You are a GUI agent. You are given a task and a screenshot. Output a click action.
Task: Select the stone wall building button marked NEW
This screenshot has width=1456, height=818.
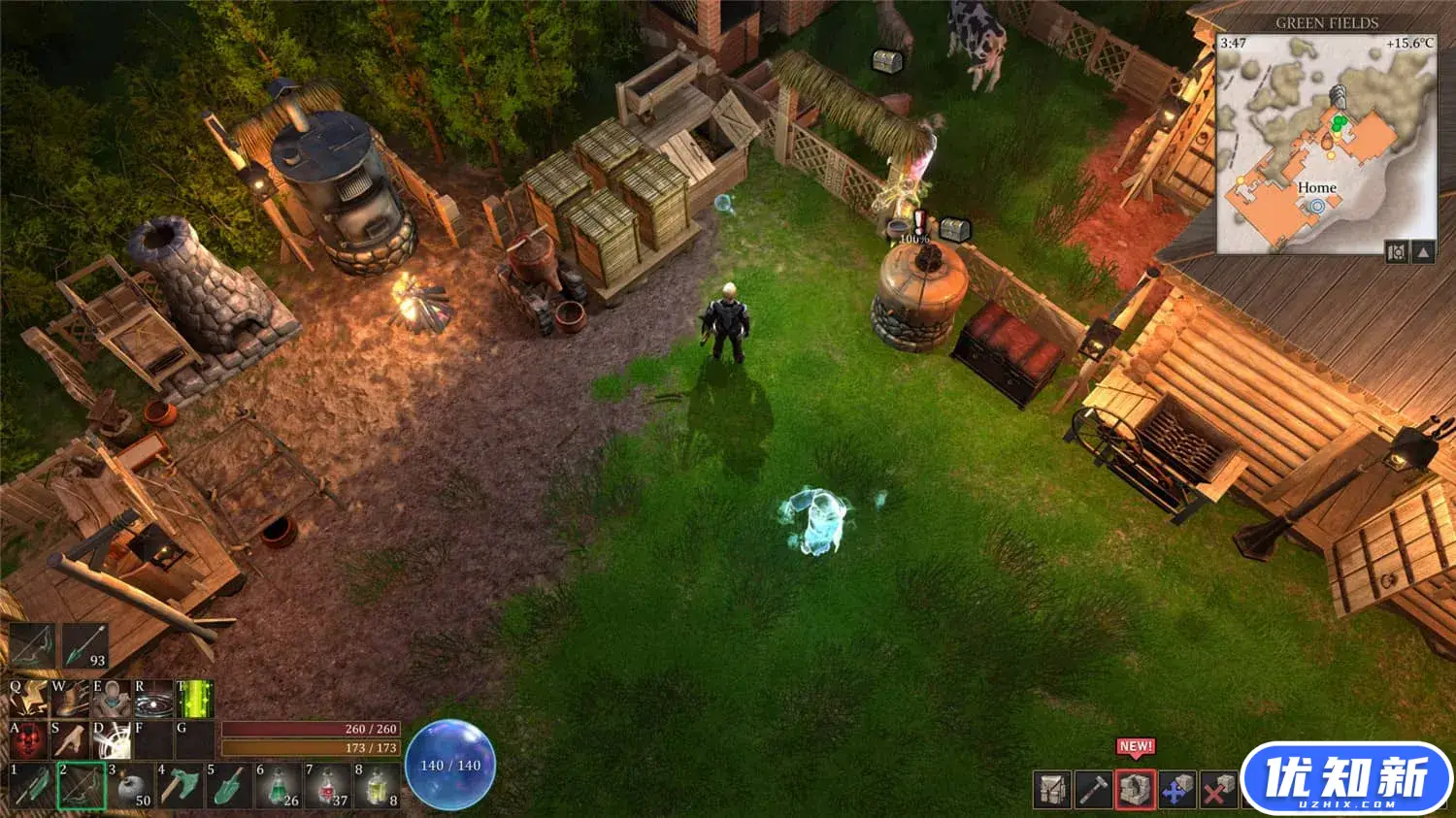click(1136, 790)
